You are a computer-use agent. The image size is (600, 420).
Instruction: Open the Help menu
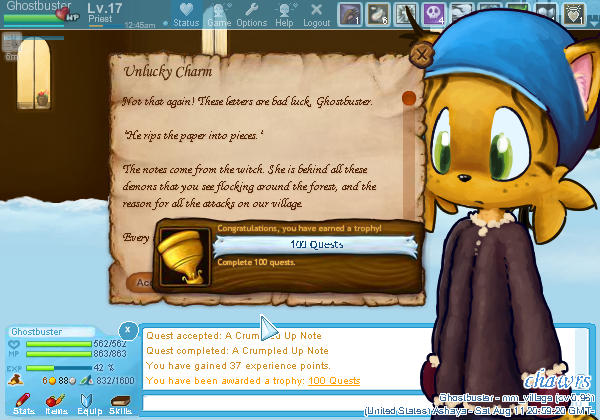(285, 15)
